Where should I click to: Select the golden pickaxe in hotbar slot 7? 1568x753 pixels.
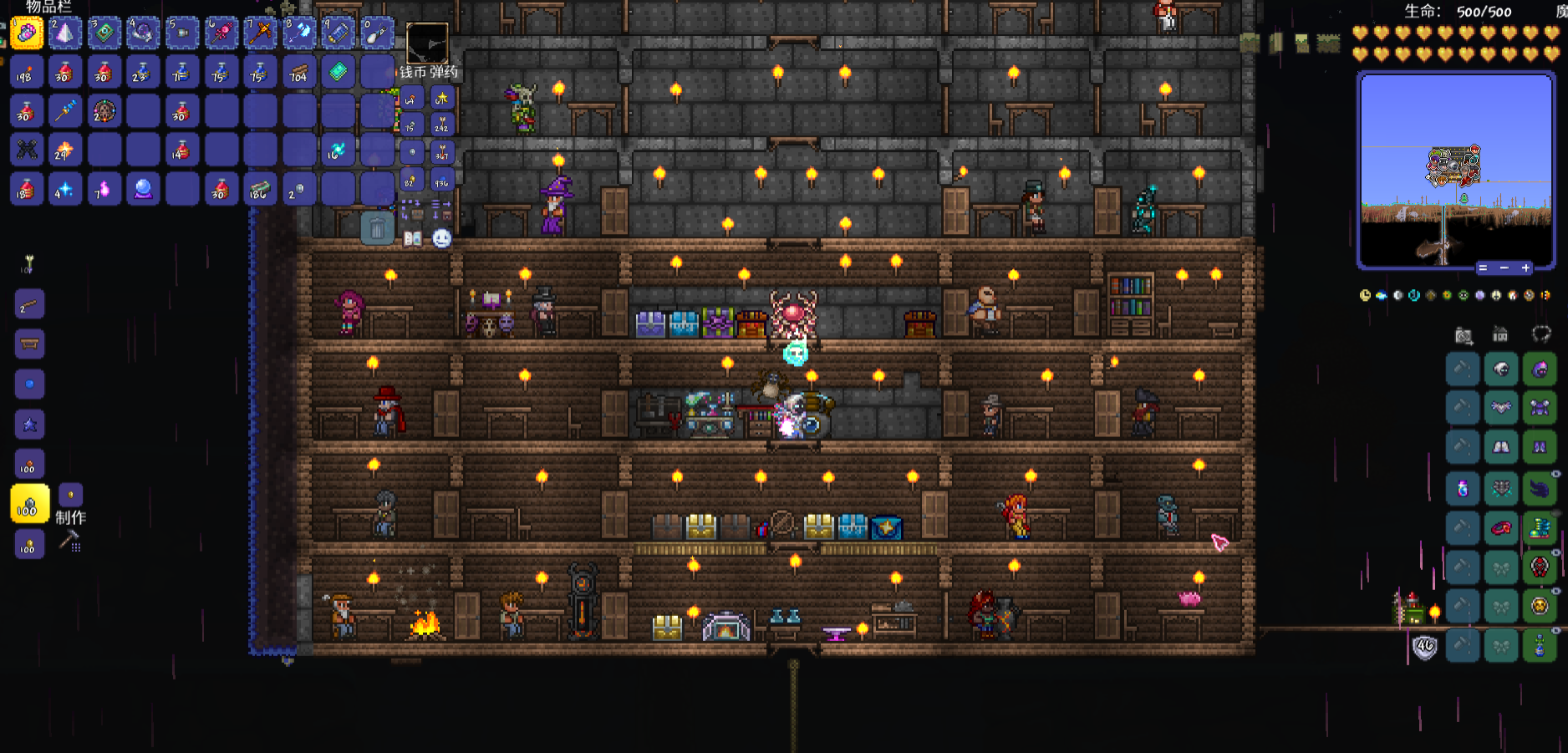point(260,33)
